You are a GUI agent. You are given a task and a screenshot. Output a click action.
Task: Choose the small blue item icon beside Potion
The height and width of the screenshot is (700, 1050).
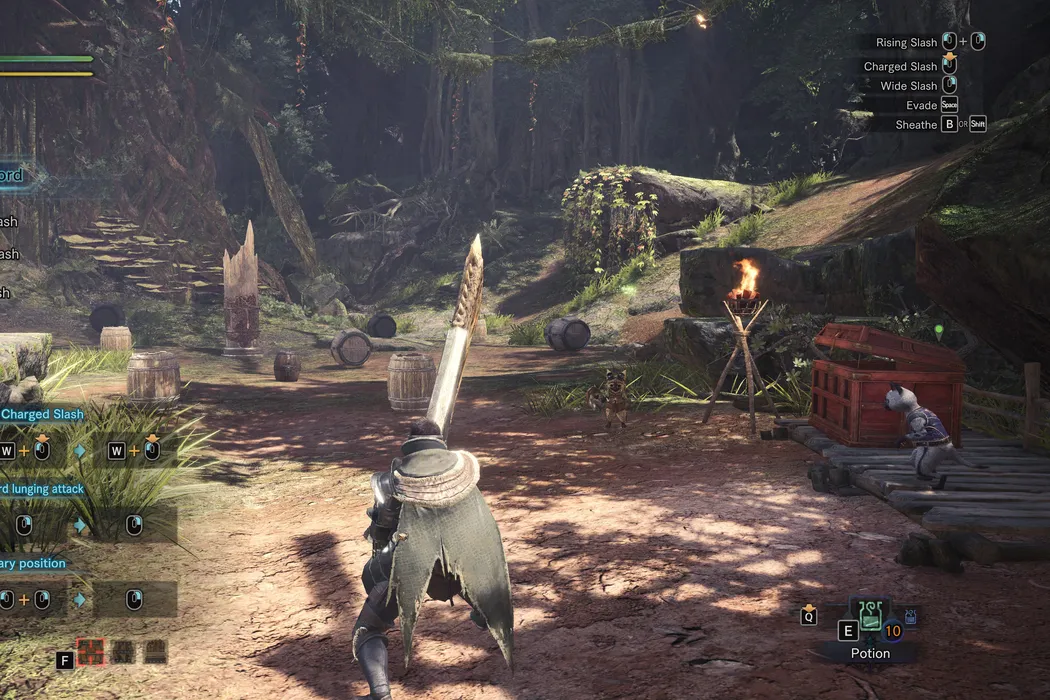click(910, 615)
